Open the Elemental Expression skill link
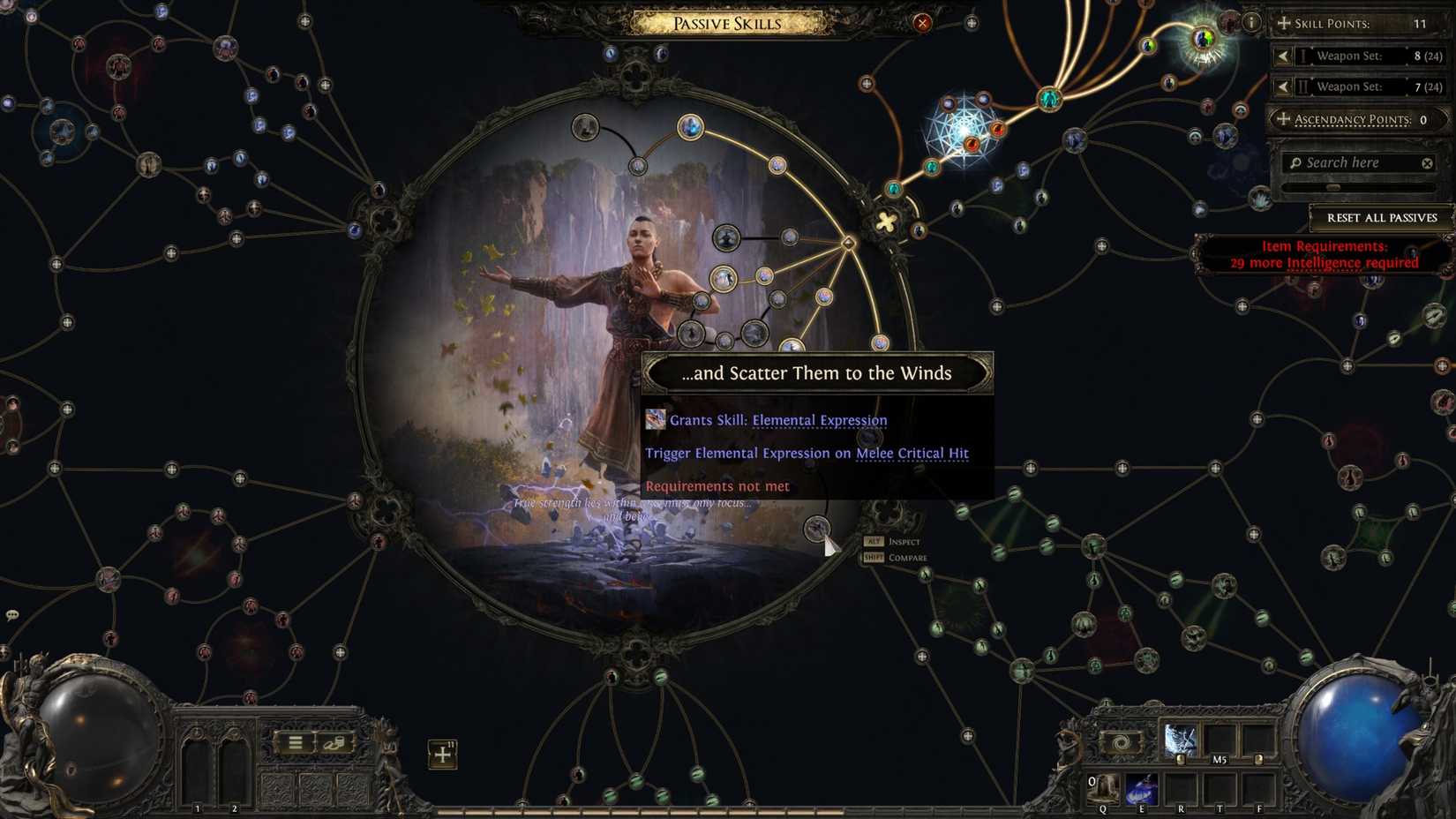The width and height of the screenshot is (1456, 819). [820, 419]
